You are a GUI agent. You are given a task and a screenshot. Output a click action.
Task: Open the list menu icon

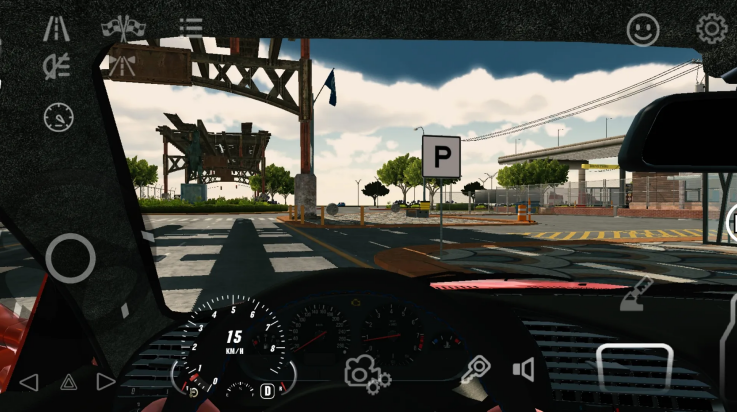tap(190, 27)
